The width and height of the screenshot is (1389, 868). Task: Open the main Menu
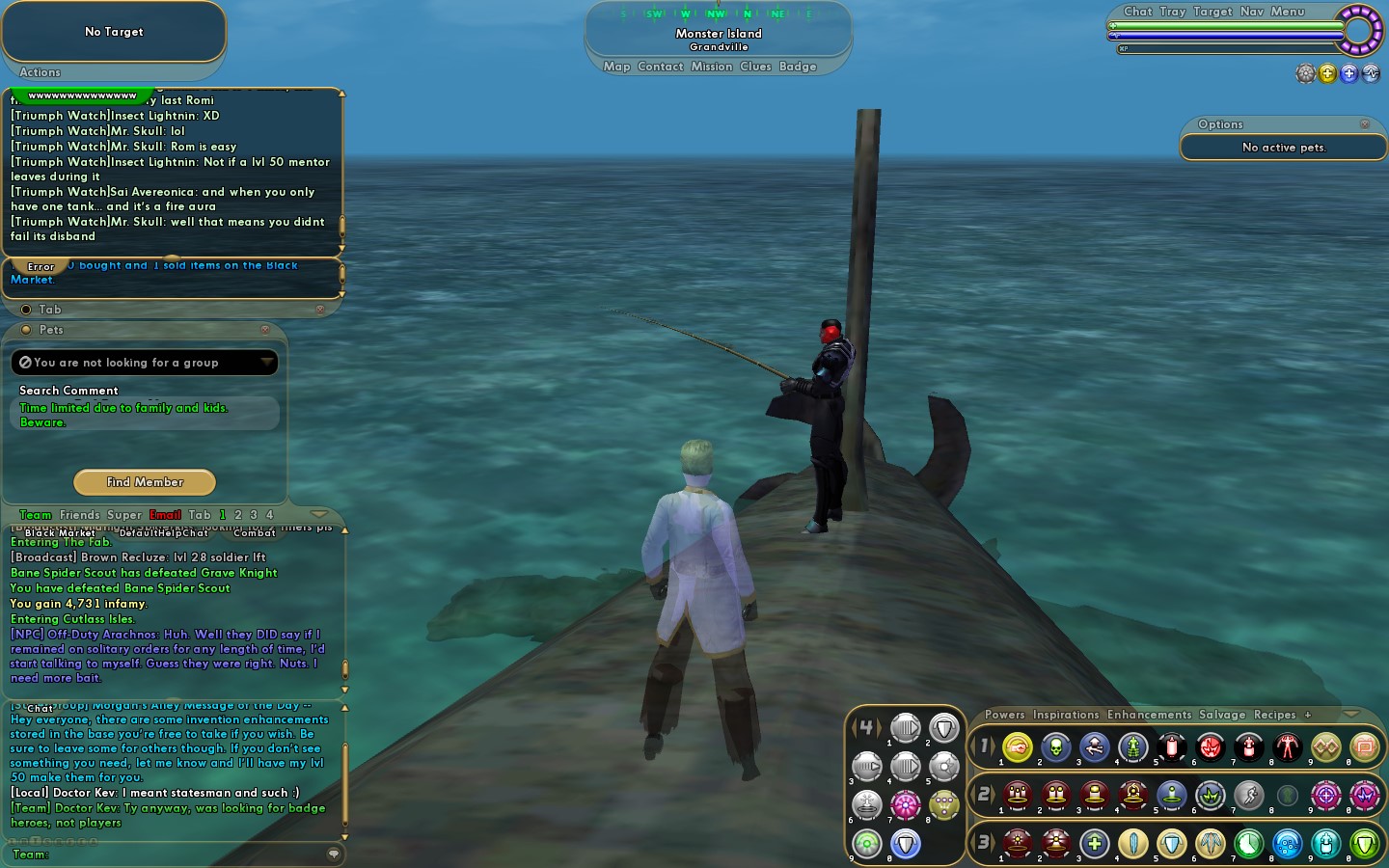1287,12
